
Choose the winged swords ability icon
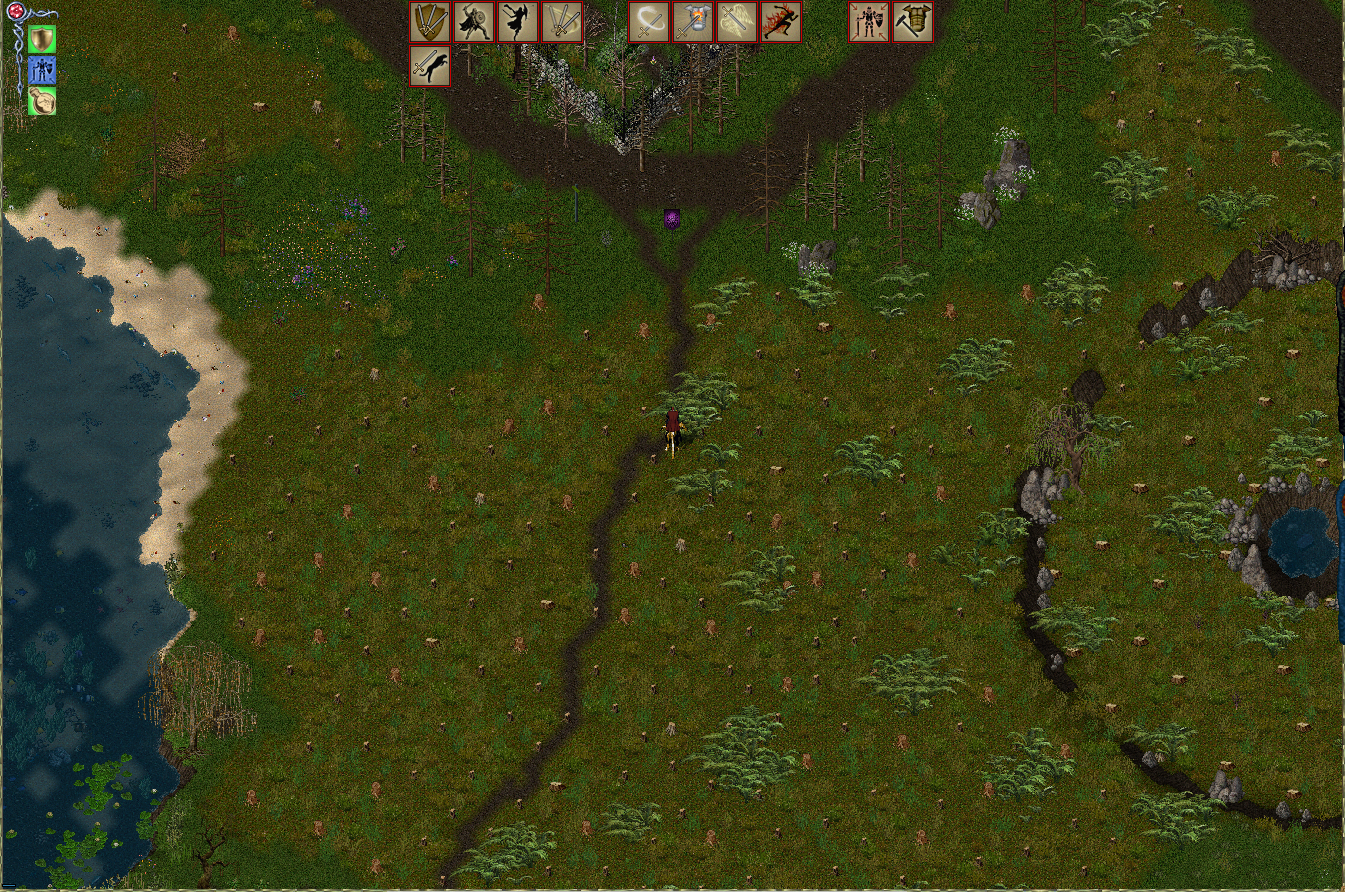click(x=737, y=22)
